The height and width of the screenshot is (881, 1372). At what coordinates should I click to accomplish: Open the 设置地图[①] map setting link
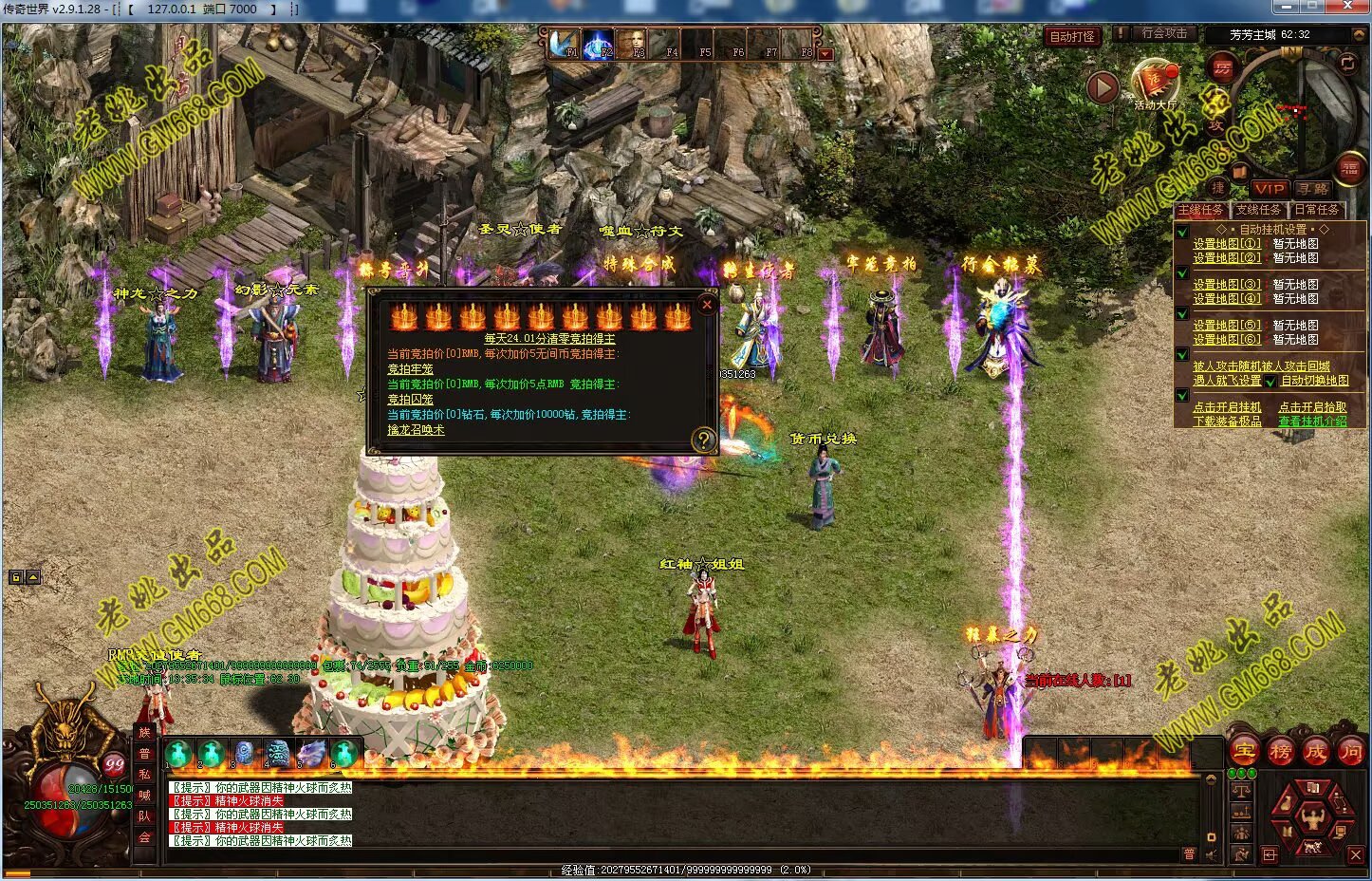[1227, 244]
